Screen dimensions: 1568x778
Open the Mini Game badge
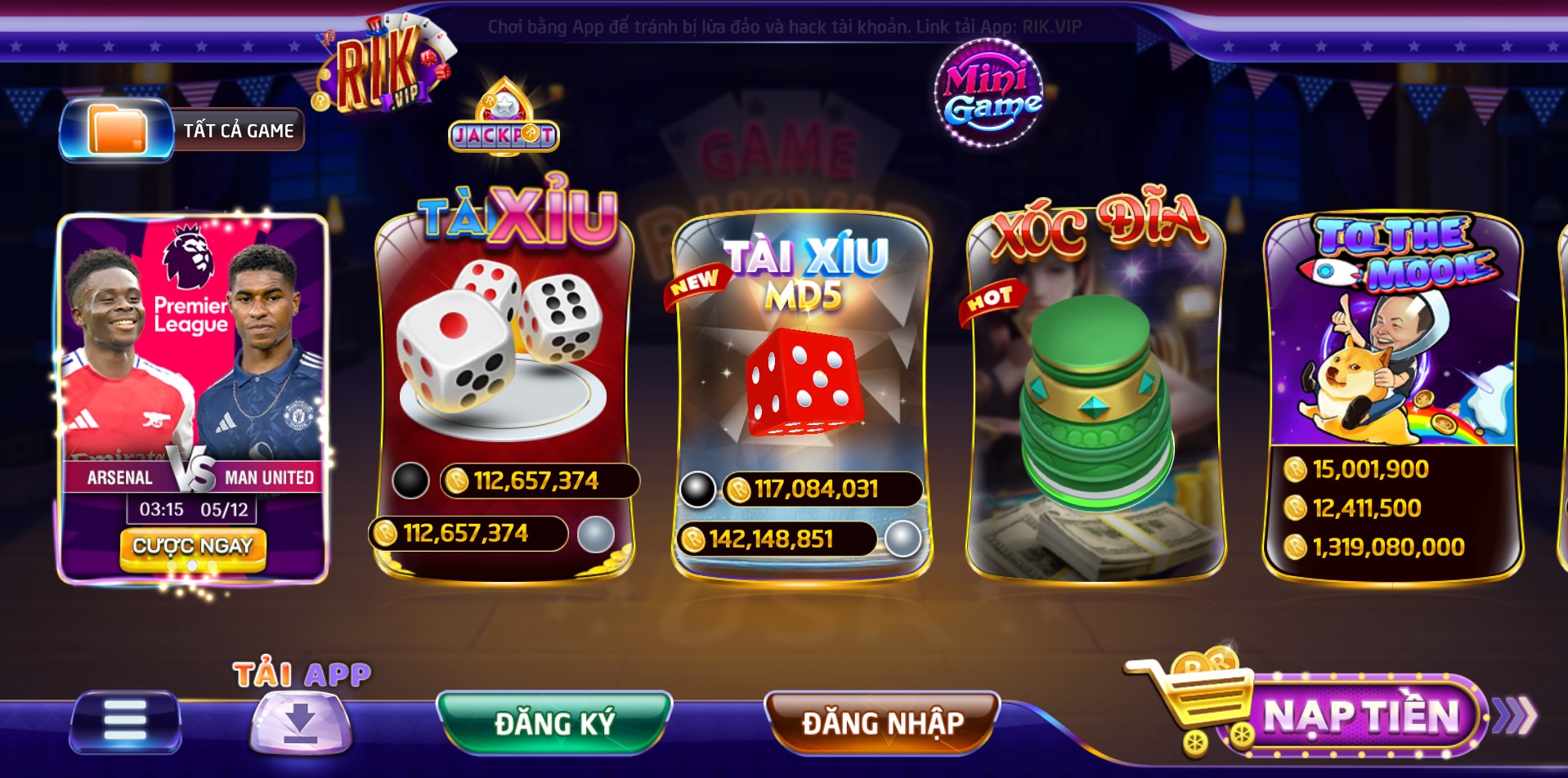(990, 94)
